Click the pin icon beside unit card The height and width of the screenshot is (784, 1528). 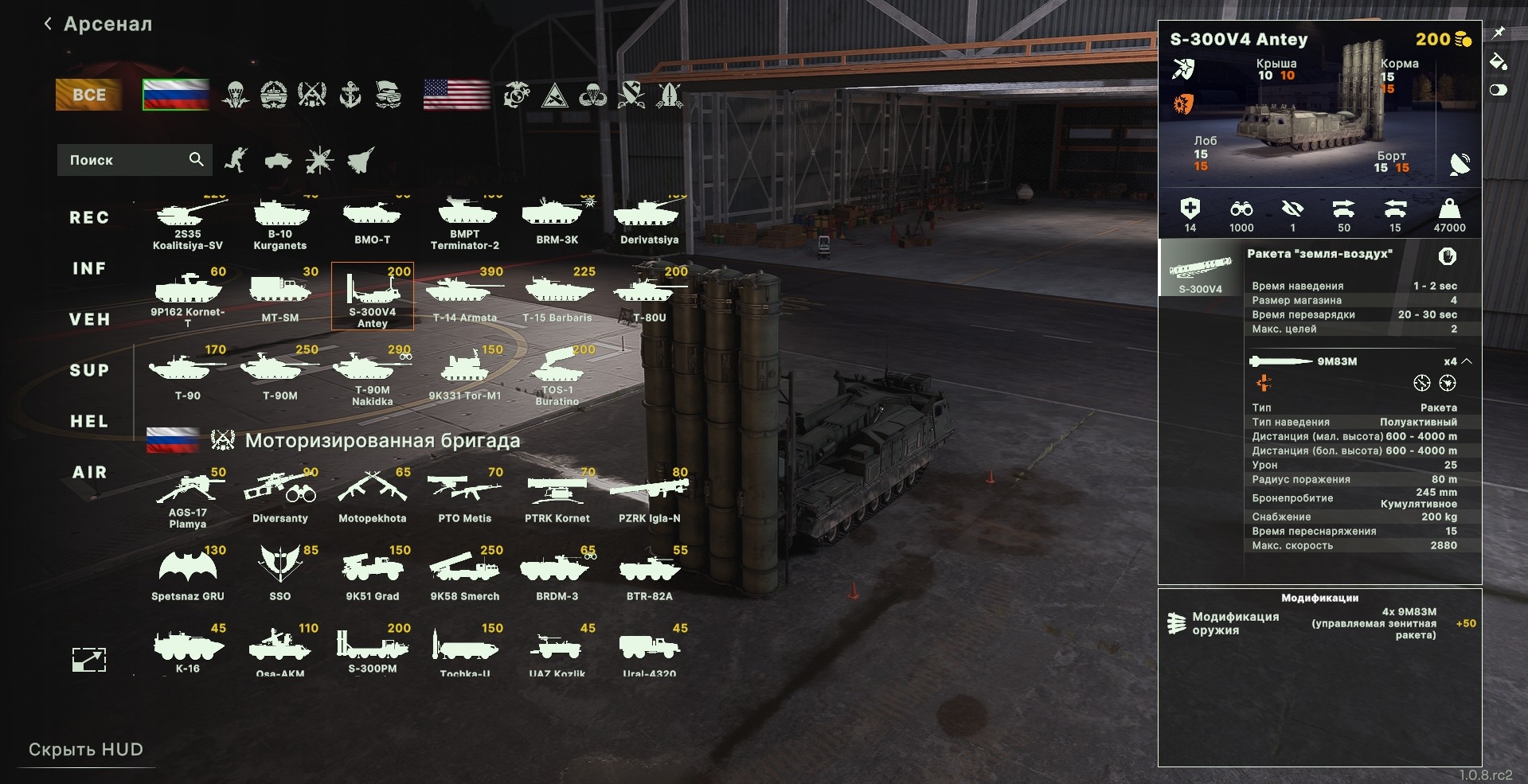click(1499, 33)
